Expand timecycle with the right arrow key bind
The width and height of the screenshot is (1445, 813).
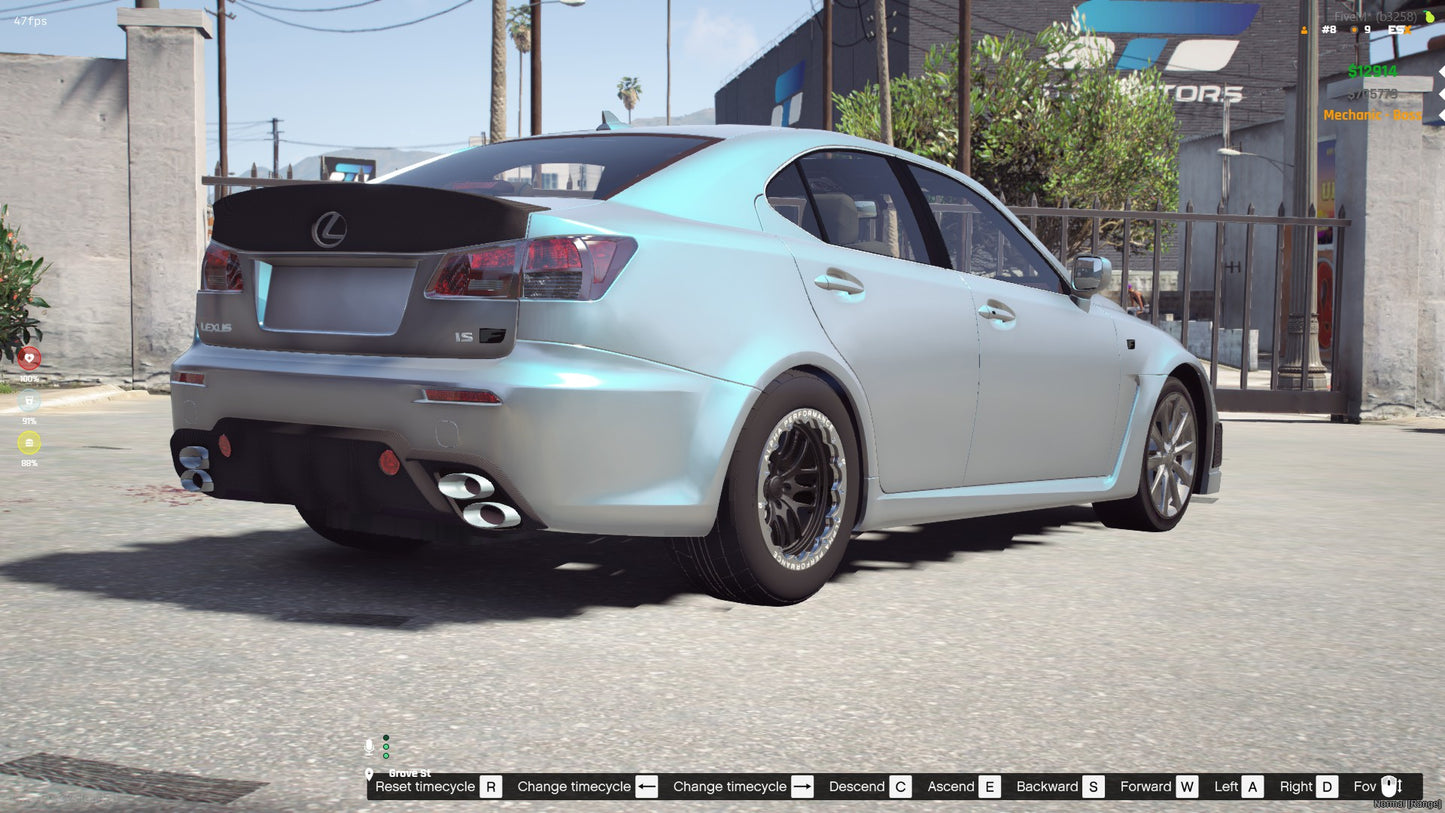pos(802,786)
